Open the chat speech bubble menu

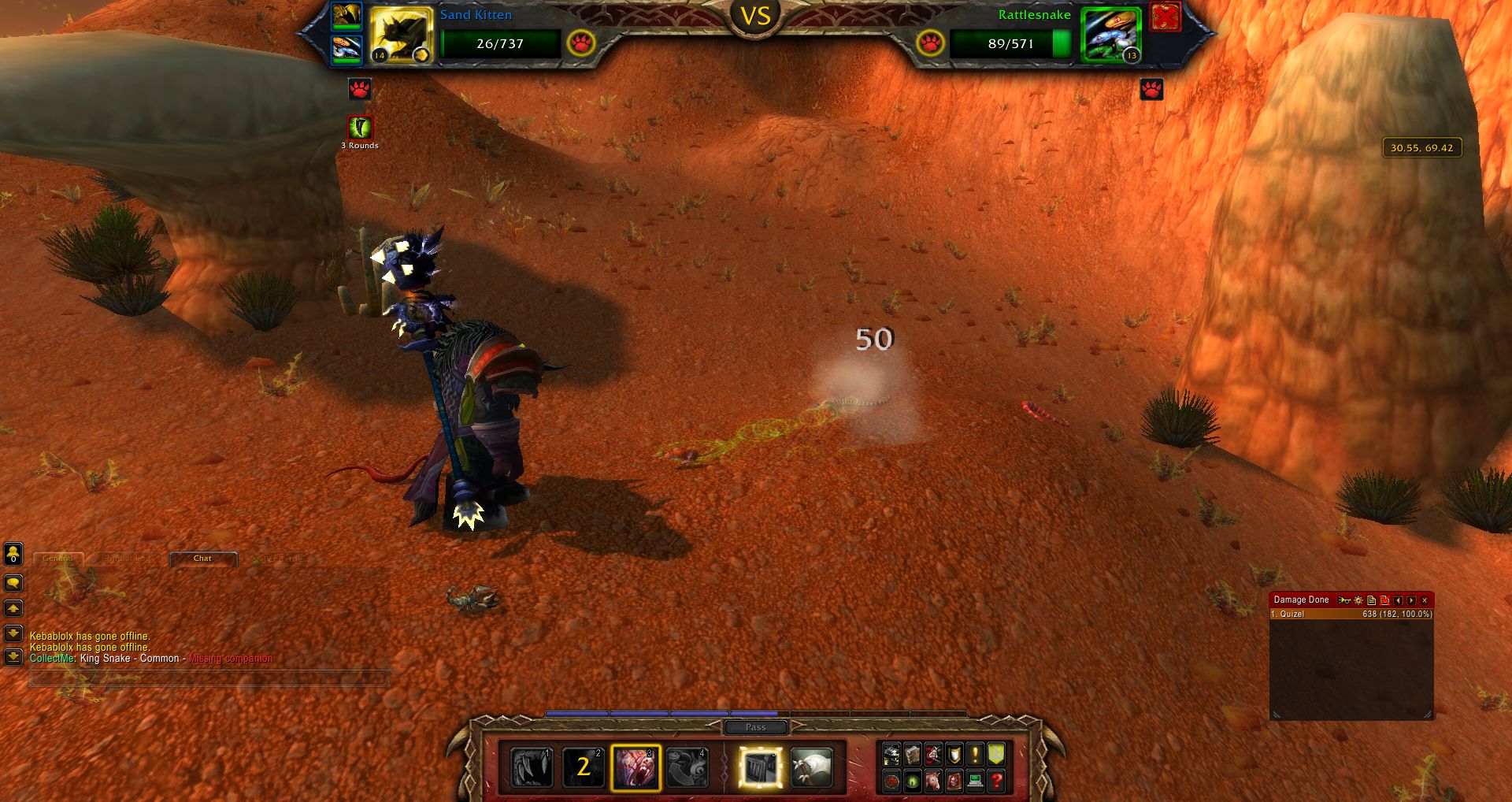pos(13,583)
